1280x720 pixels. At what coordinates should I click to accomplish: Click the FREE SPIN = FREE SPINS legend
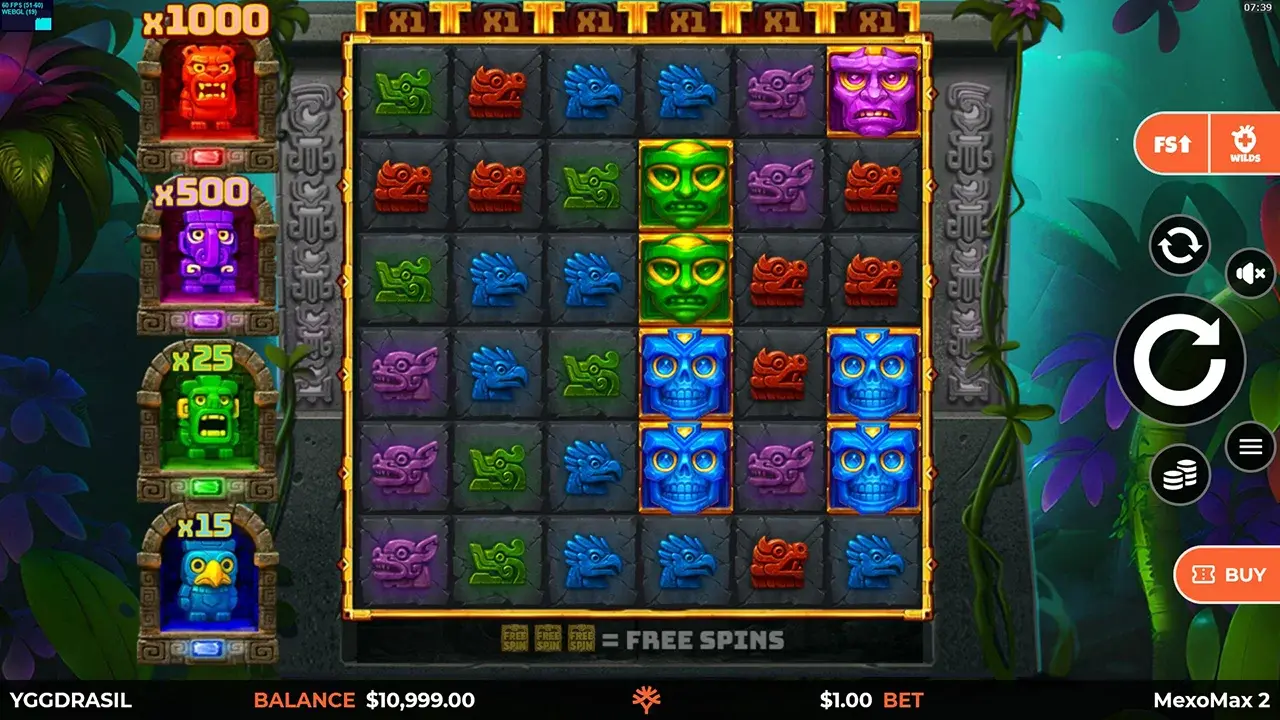(x=643, y=639)
